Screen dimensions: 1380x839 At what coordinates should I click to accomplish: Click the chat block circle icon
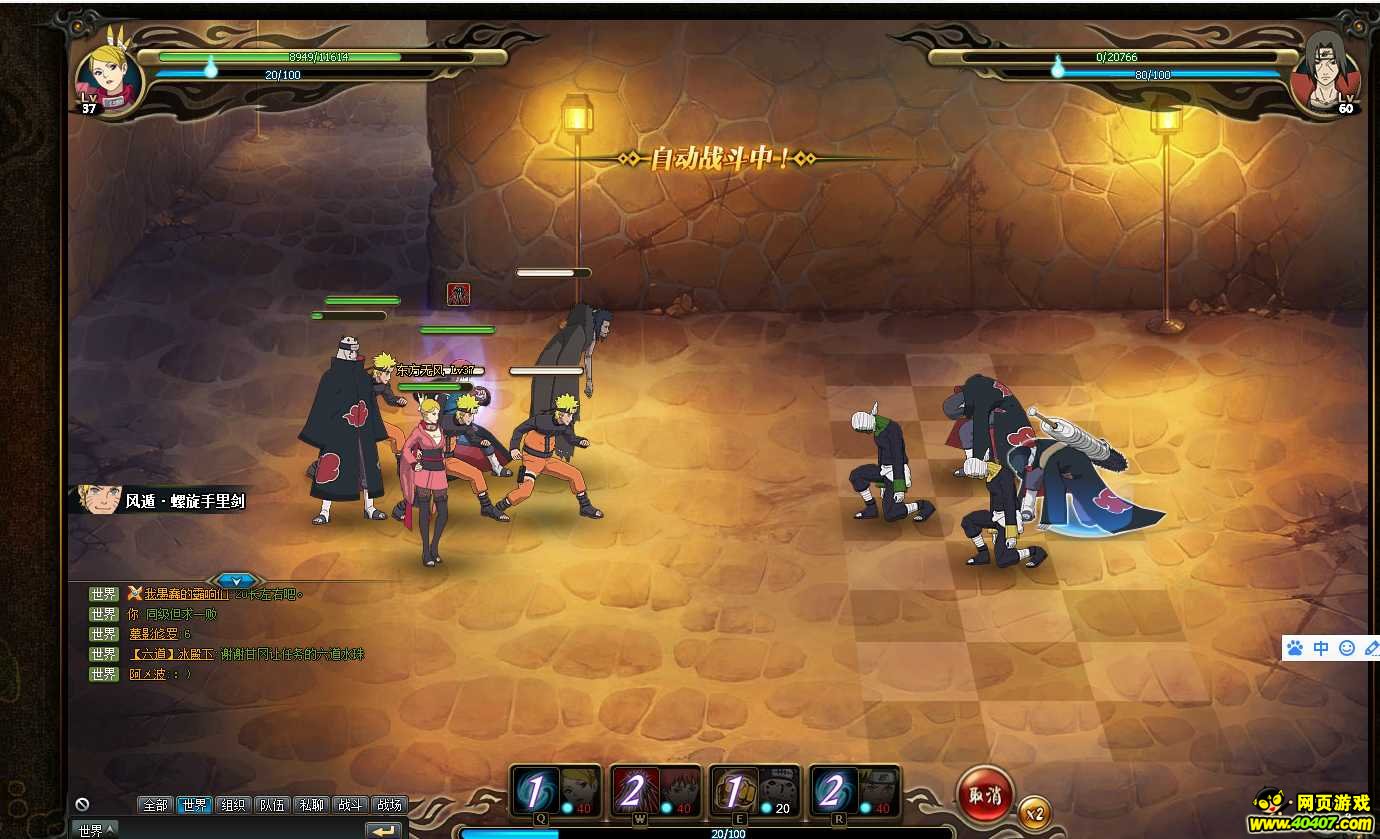pyautogui.click(x=83, y=804)
